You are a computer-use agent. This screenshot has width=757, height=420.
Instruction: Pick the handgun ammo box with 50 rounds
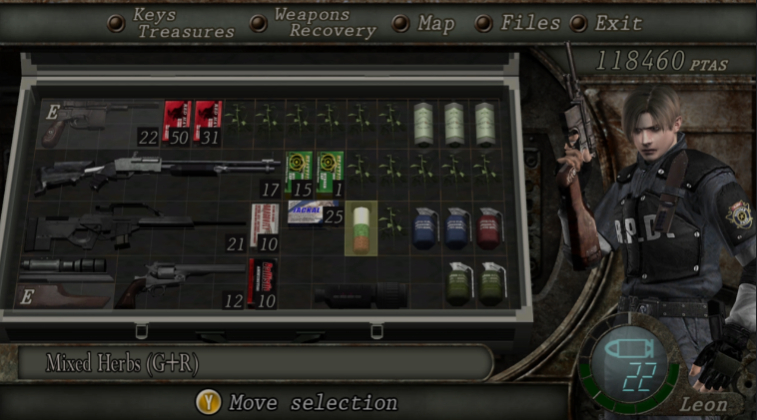click(177, 122)
